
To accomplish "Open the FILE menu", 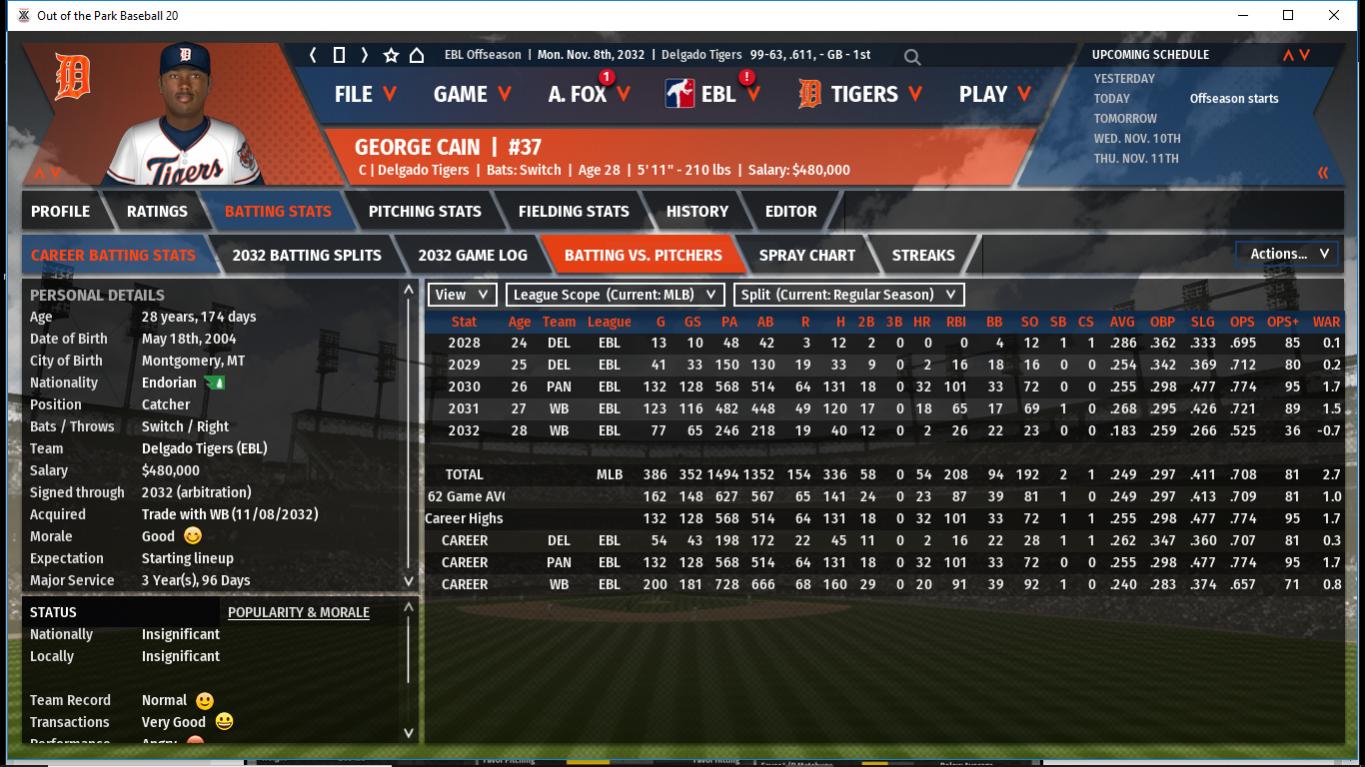I will pos(365,94).
